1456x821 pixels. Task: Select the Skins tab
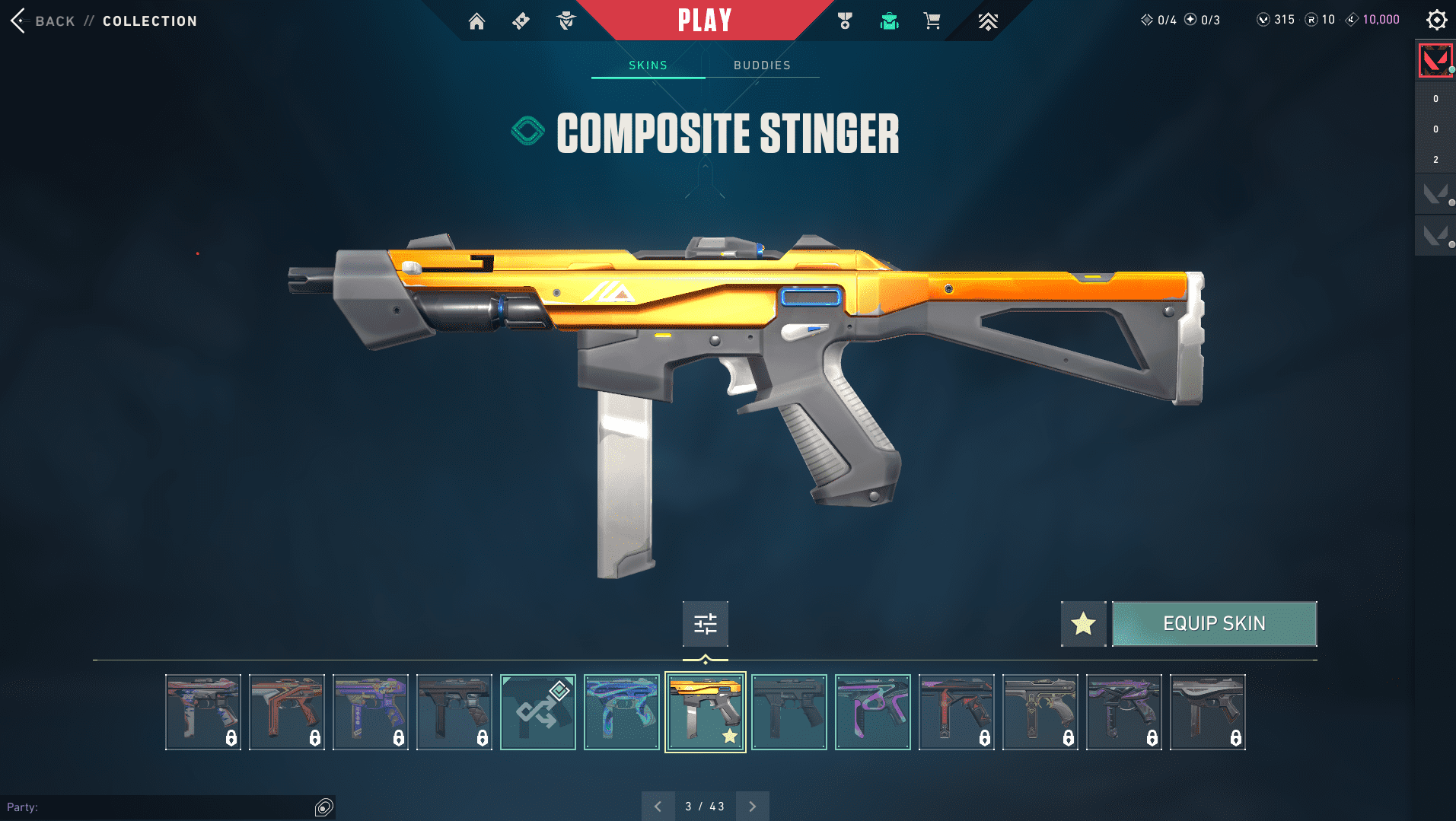(648, 65)
